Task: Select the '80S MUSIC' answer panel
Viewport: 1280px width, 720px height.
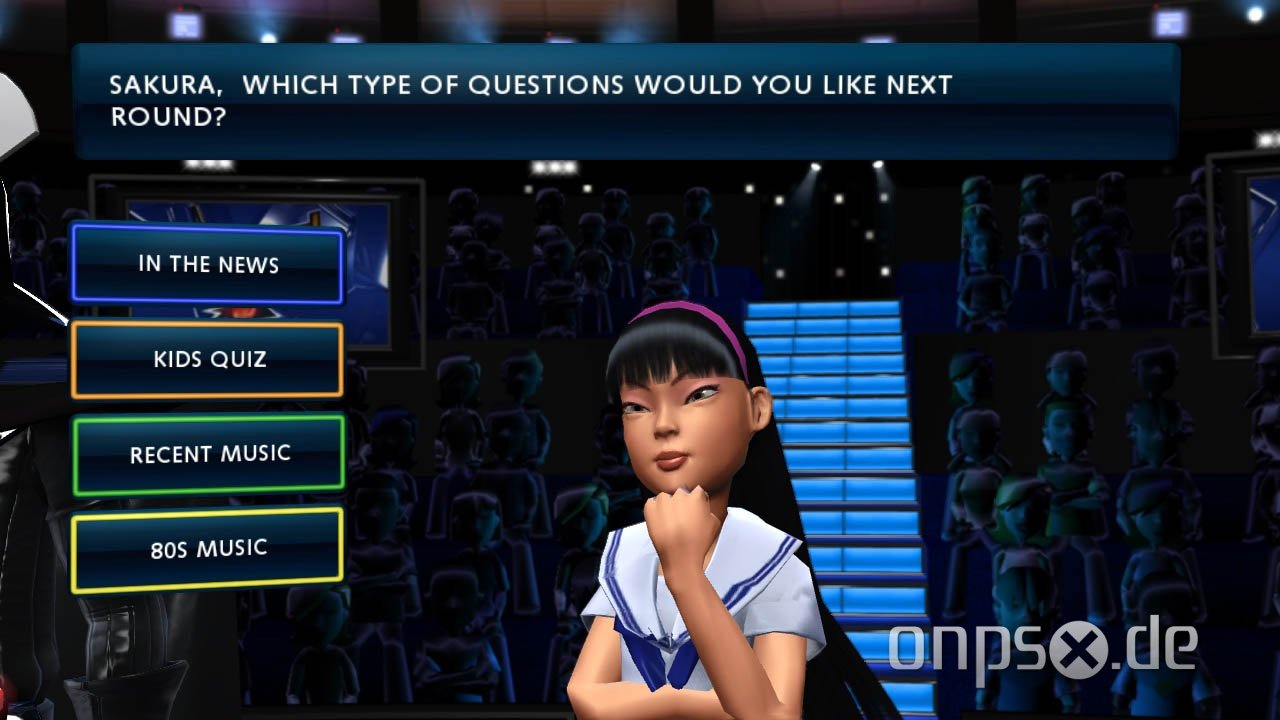Action: pos(206,546)
